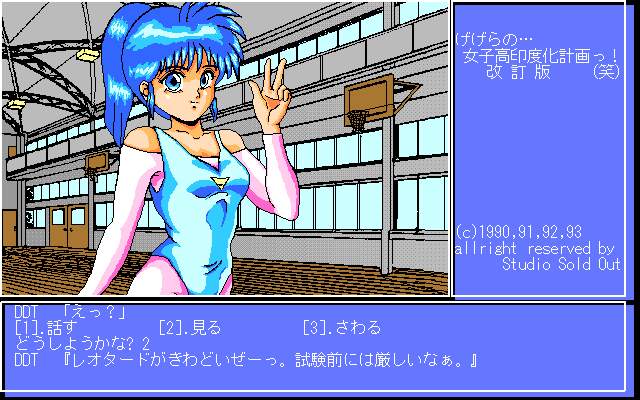This screenshot has height=400, width=640.
Task: Choose the [1] 話す talk command
Action: coord(44,328)
